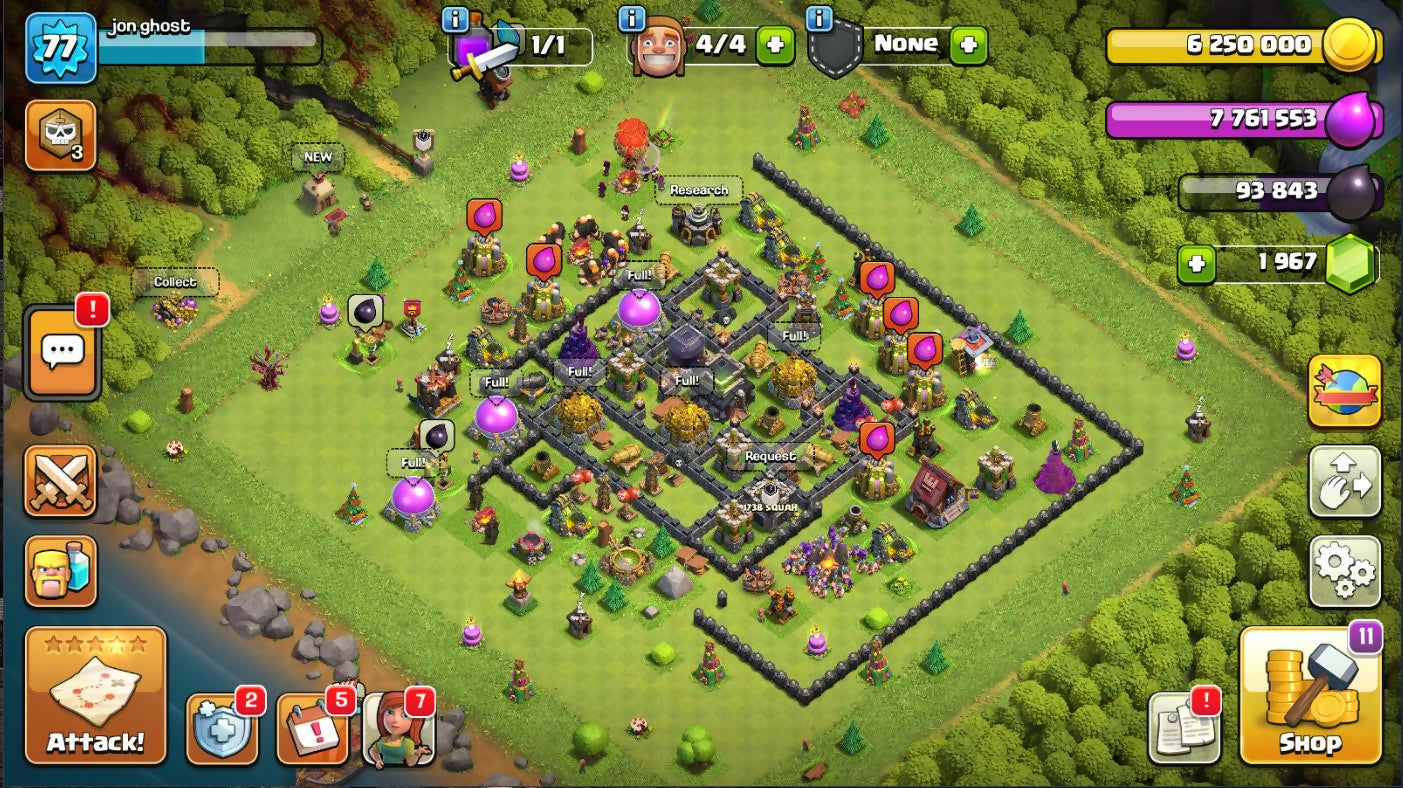The height and width of the screenshot is (788, 1403).
Task: Open the calendar events with 5 notifications
Action: coord(311,729)
